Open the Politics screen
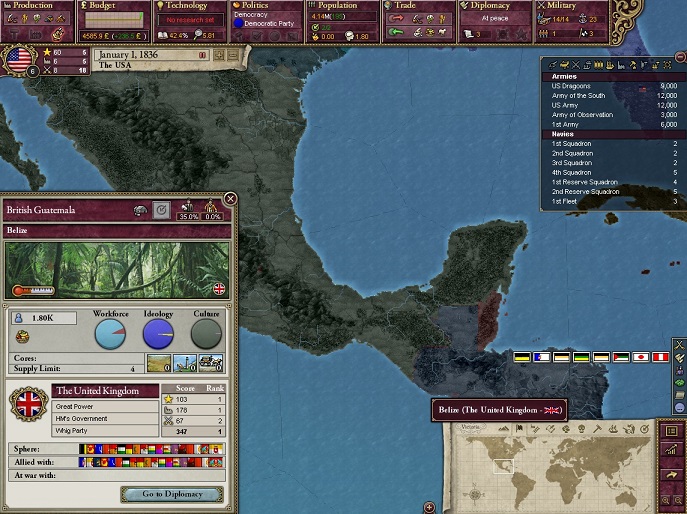Screen dimensions: 687x514 pyautogui.click(x=264, y=6)
